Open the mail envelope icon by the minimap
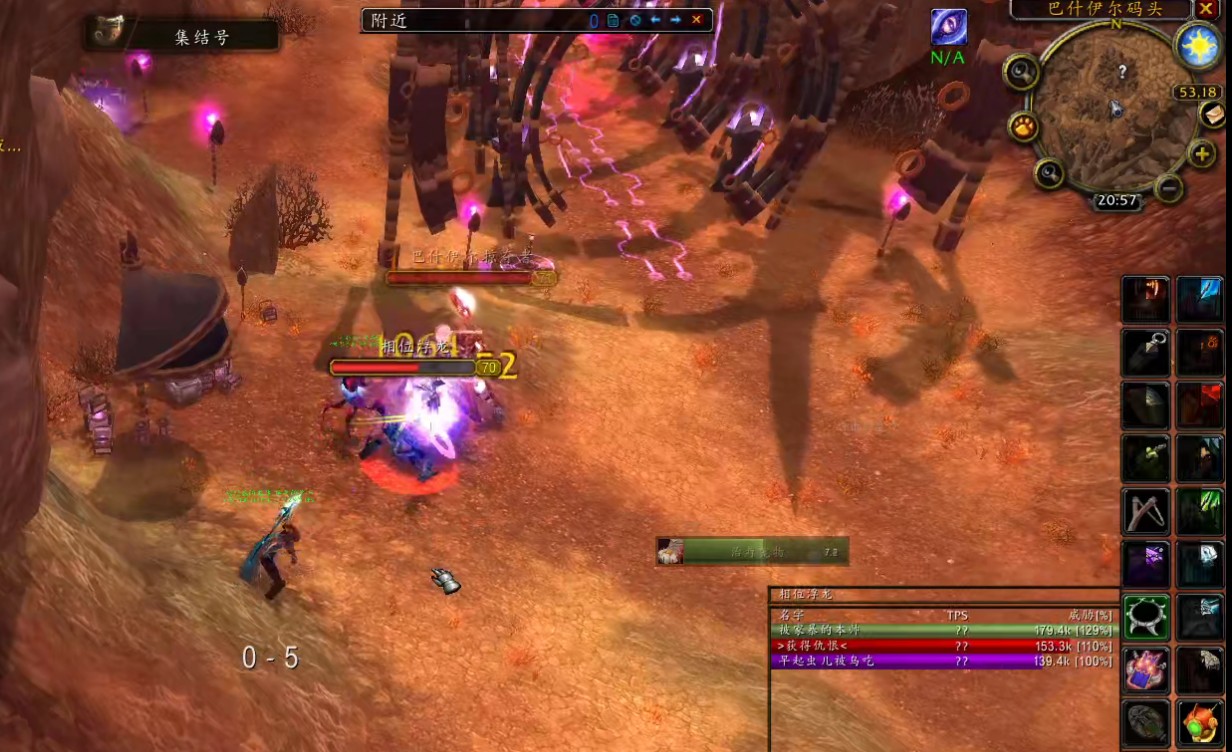1232x752 pixels. tap(1214, 114)
